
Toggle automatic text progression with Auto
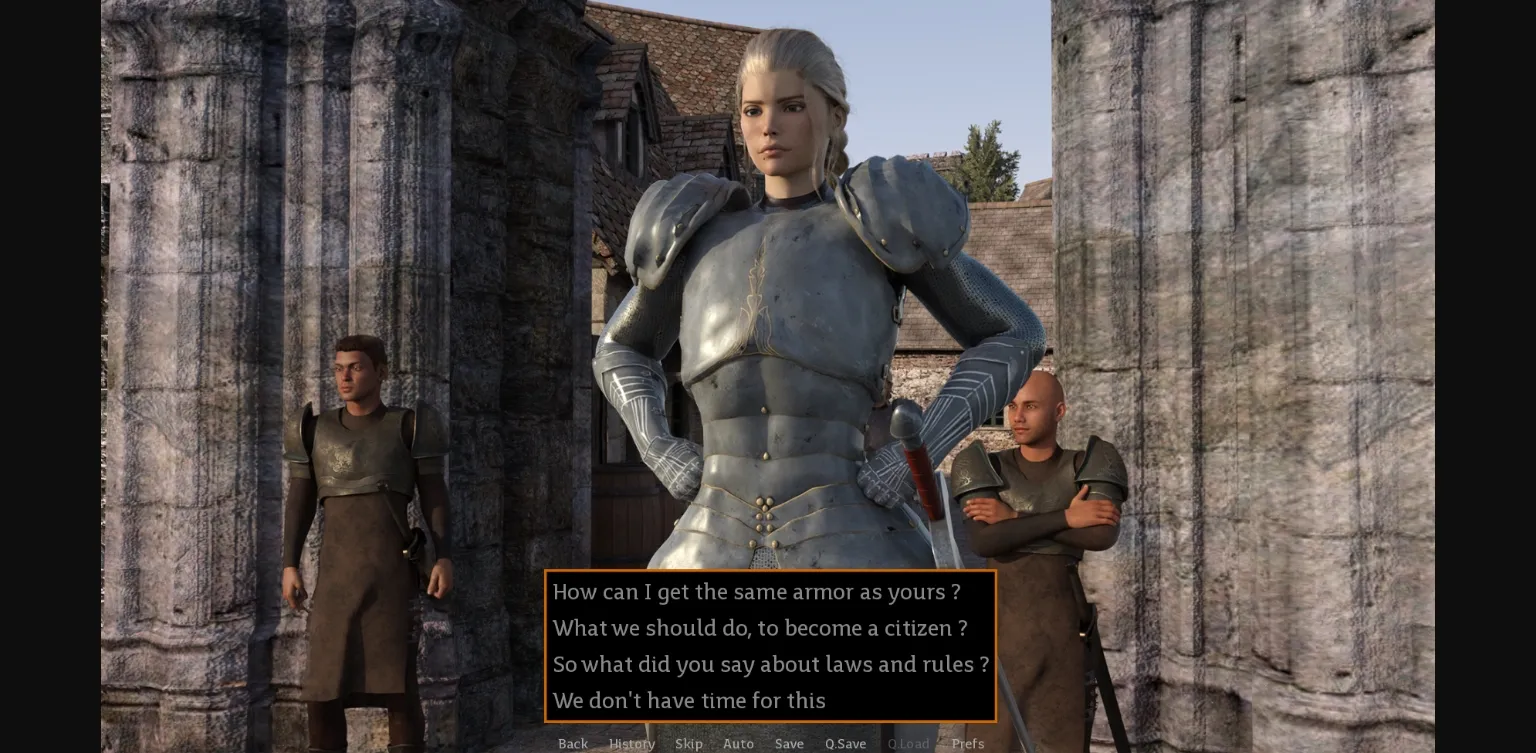(x=738, y=744)
